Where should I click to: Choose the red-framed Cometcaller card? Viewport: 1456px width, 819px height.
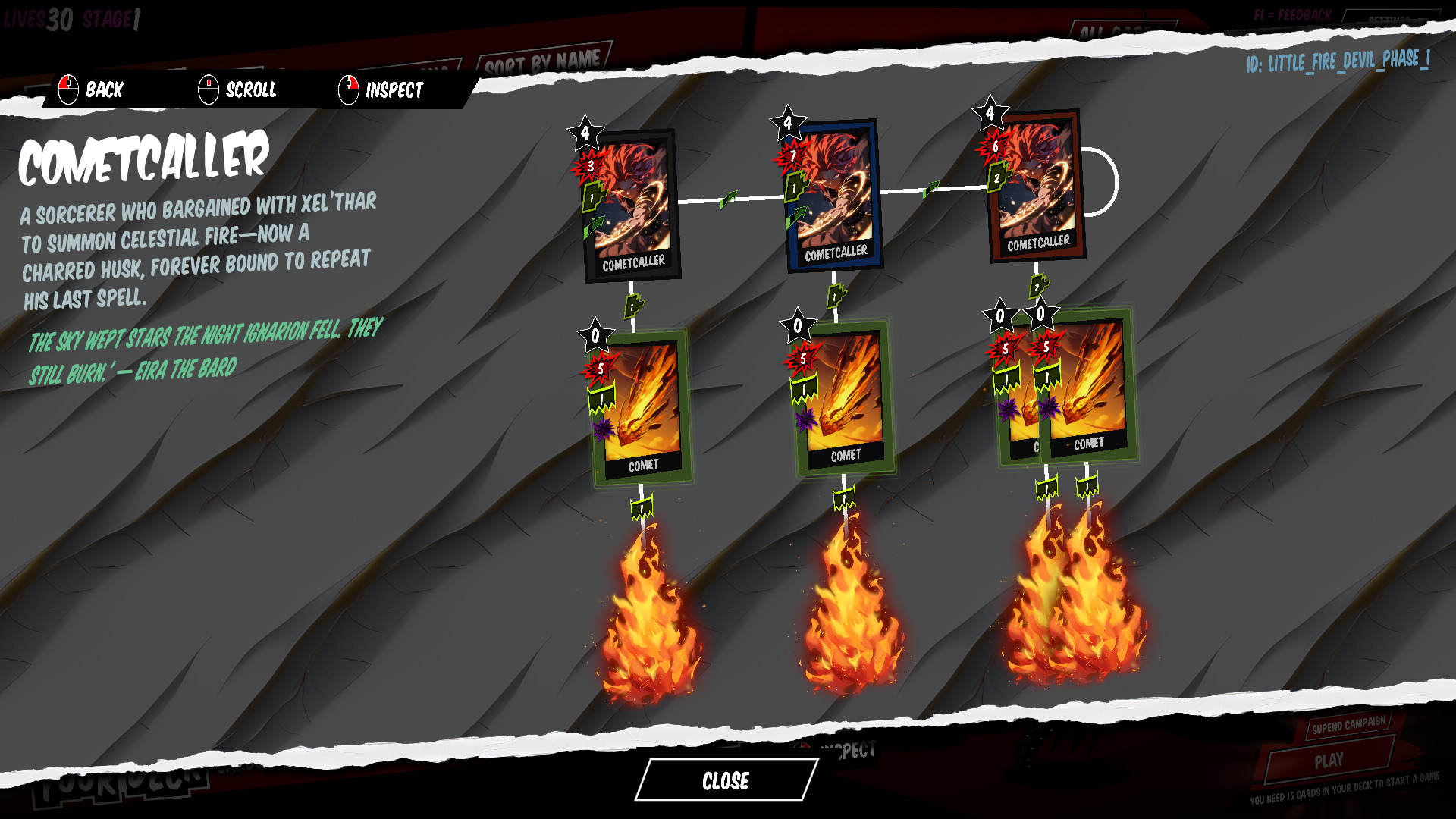click(x=1037, y=186)
